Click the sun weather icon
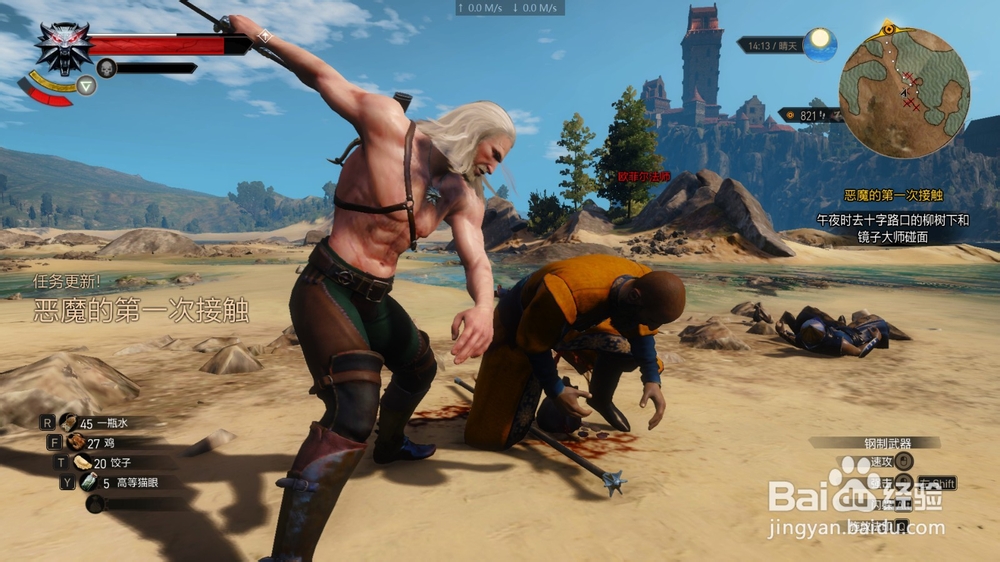This screenshot has width=1000, height=562. click(819, 42)
